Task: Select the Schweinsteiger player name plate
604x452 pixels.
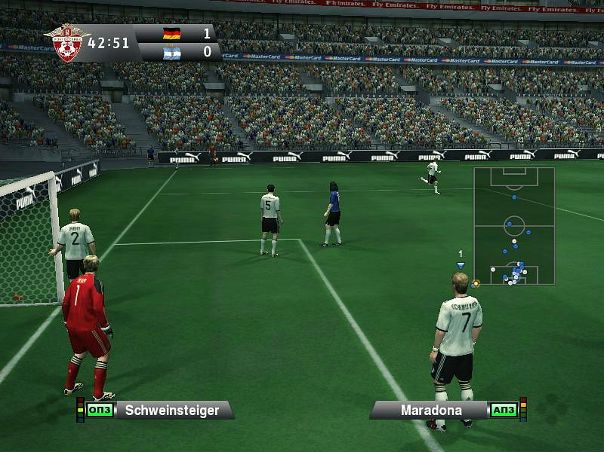Action: (172, 410)
